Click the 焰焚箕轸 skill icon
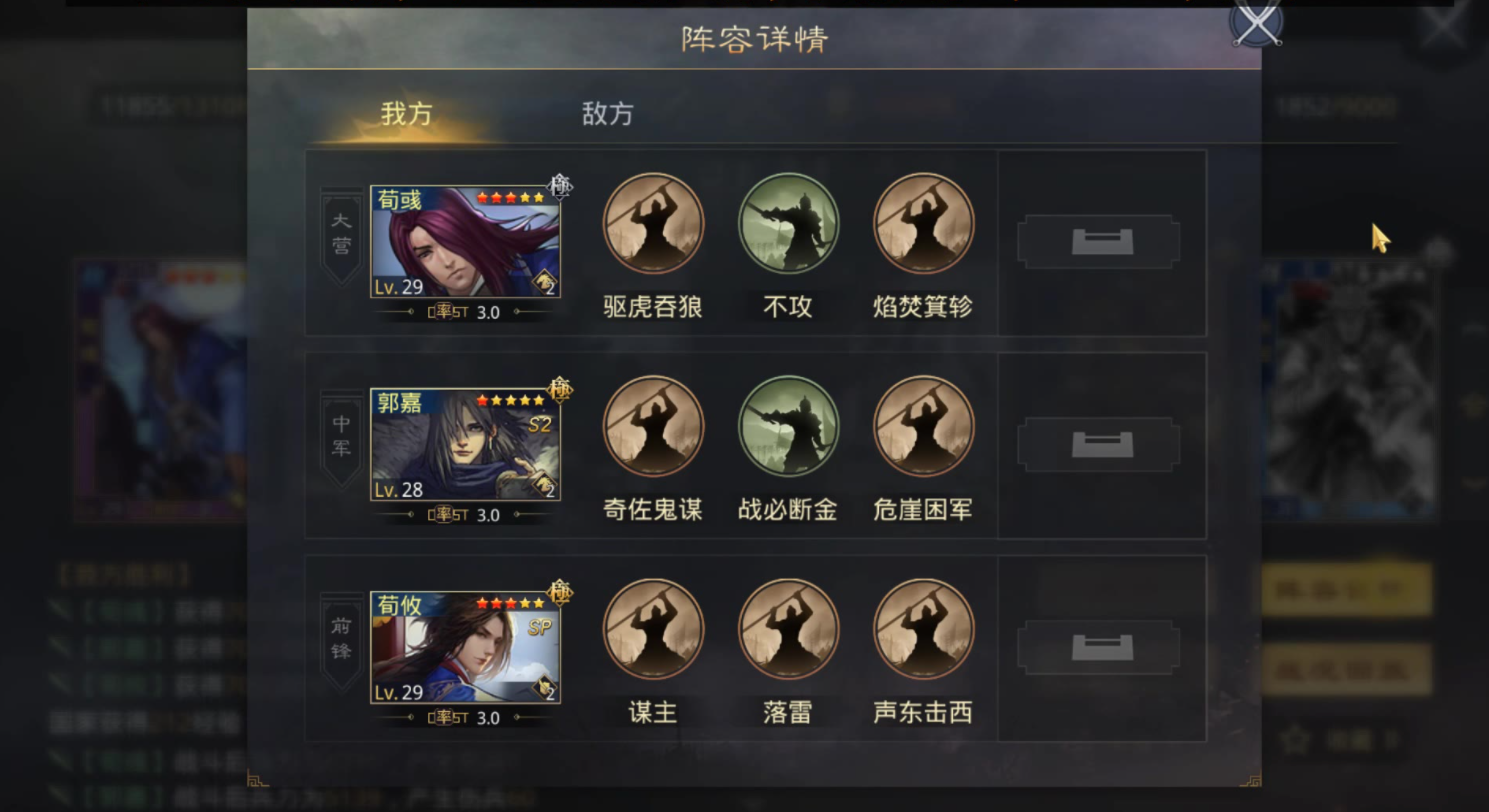This screenshot has height=812, width=1489. pos(922,224)
